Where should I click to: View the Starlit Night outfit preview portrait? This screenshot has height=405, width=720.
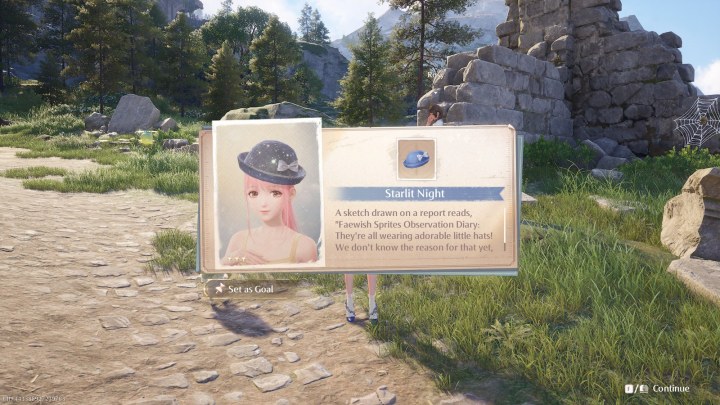point(268,195)
